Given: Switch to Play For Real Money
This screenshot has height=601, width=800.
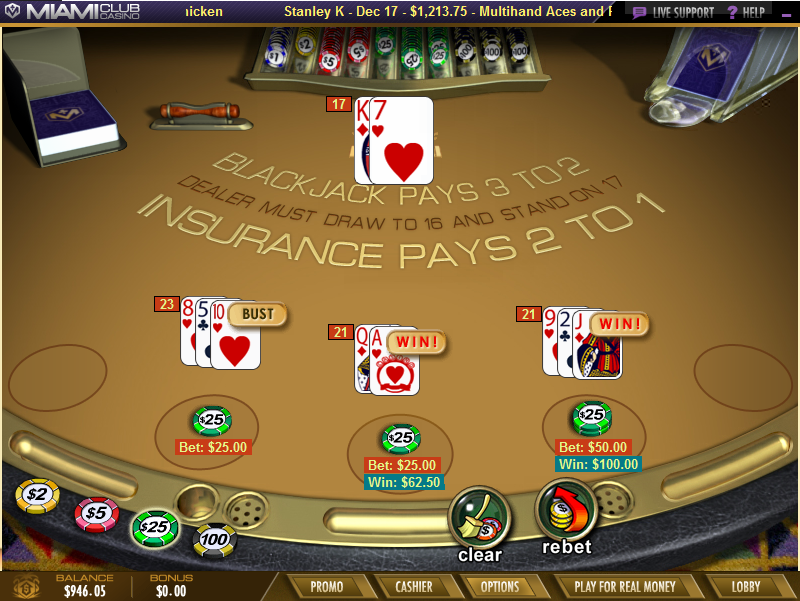Looking at the screenshot, I should click(625, 587).
